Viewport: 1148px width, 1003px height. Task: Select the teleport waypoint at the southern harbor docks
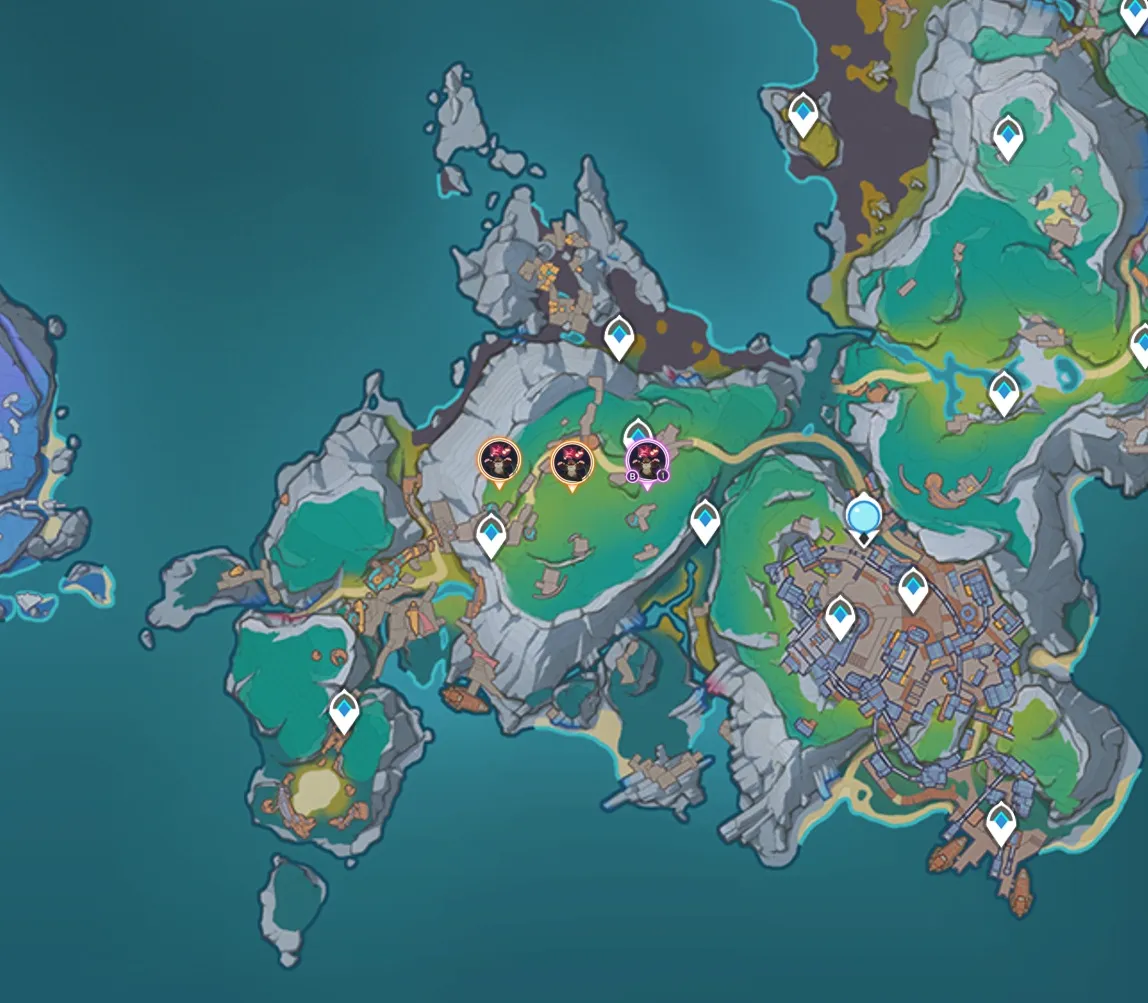pyautogui.click(x=1000, y=824)
